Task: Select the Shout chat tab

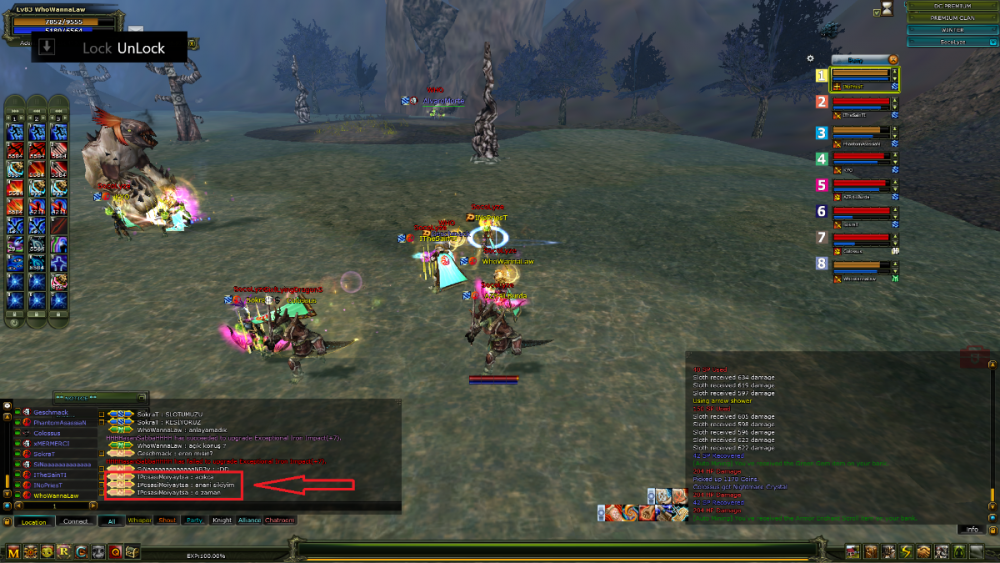Action: pos(167,521)
